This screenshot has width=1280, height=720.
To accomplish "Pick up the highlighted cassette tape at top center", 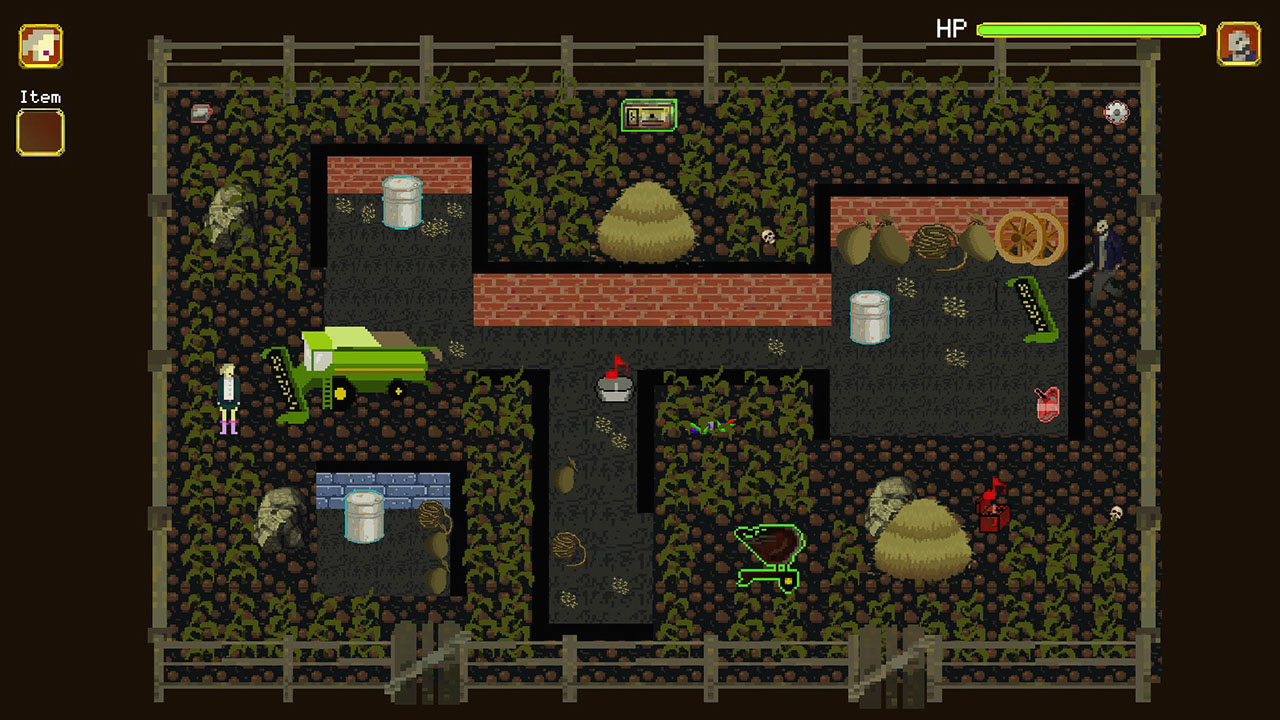I will tap(650, 116).
